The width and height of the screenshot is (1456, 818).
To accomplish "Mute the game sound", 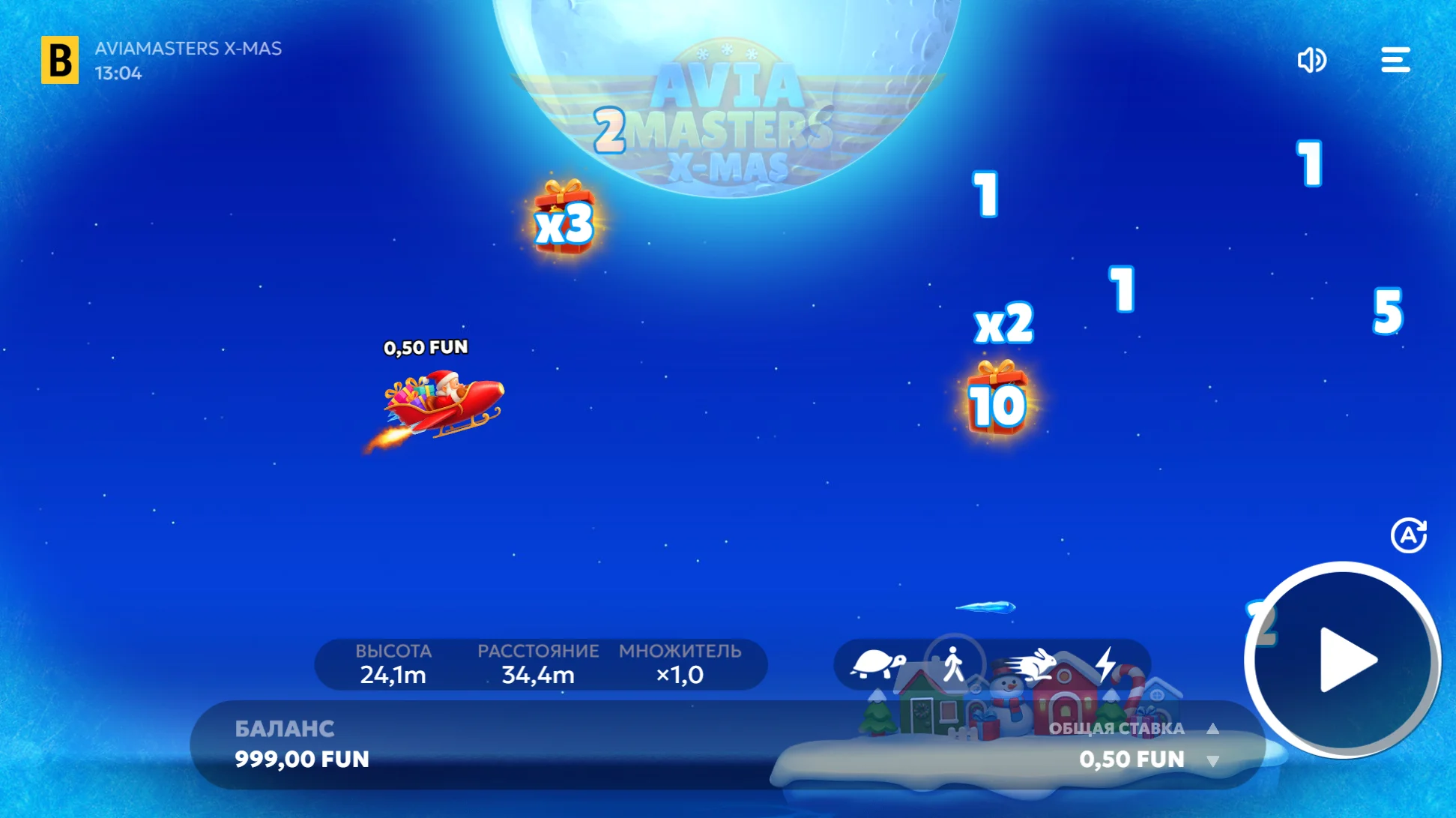I will [1312, 60].
